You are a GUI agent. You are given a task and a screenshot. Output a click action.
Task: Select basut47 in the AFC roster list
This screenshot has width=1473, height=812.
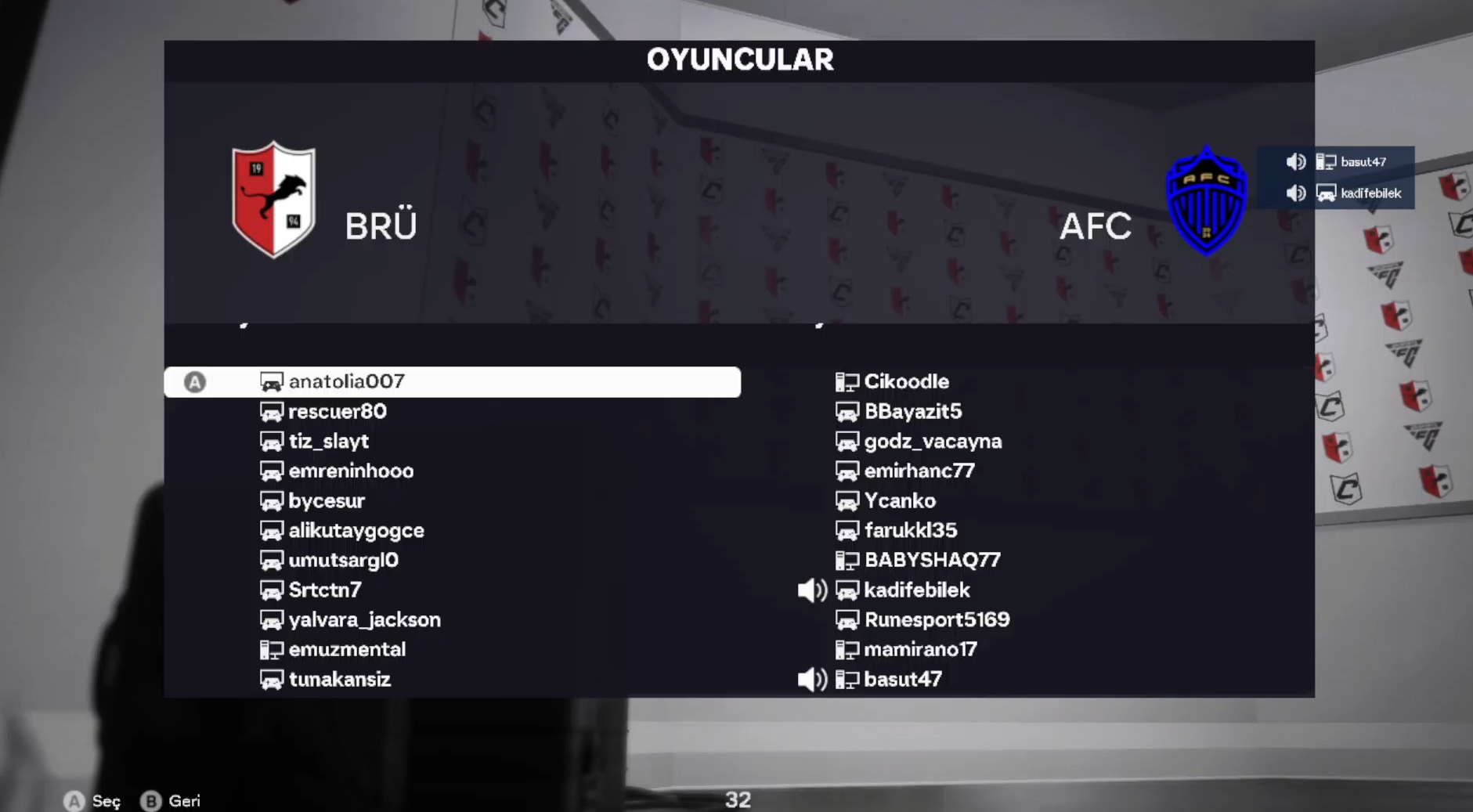[x=903, y=679]
